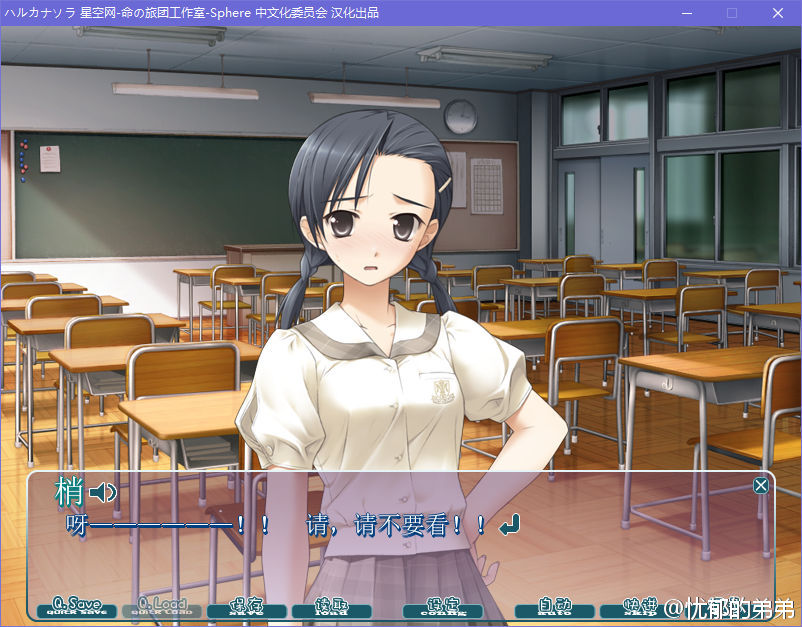Close the game window

coord(777,13)
